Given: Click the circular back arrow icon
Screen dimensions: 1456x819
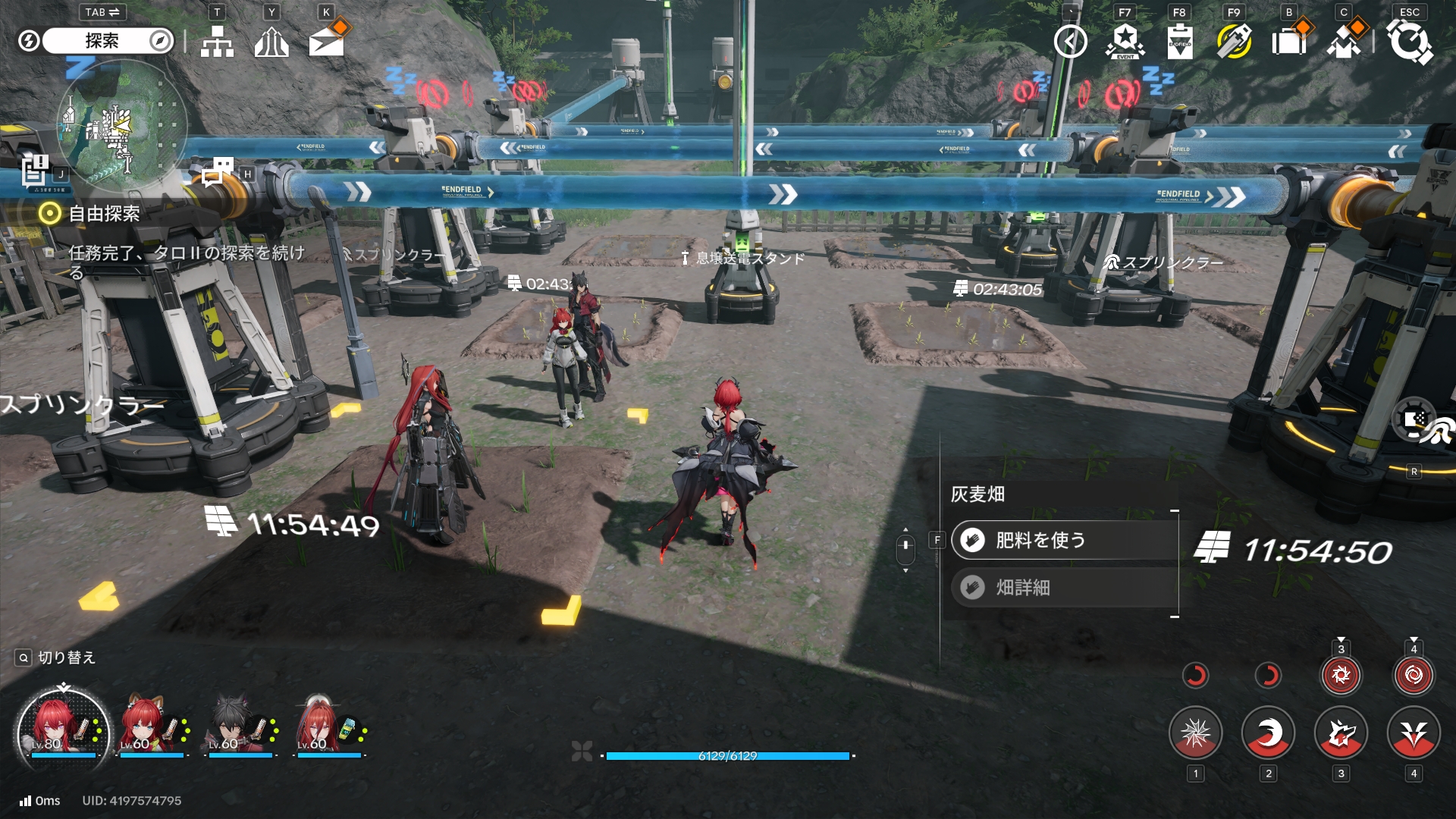Looking at the screenshot, I should click(1070, 42).
